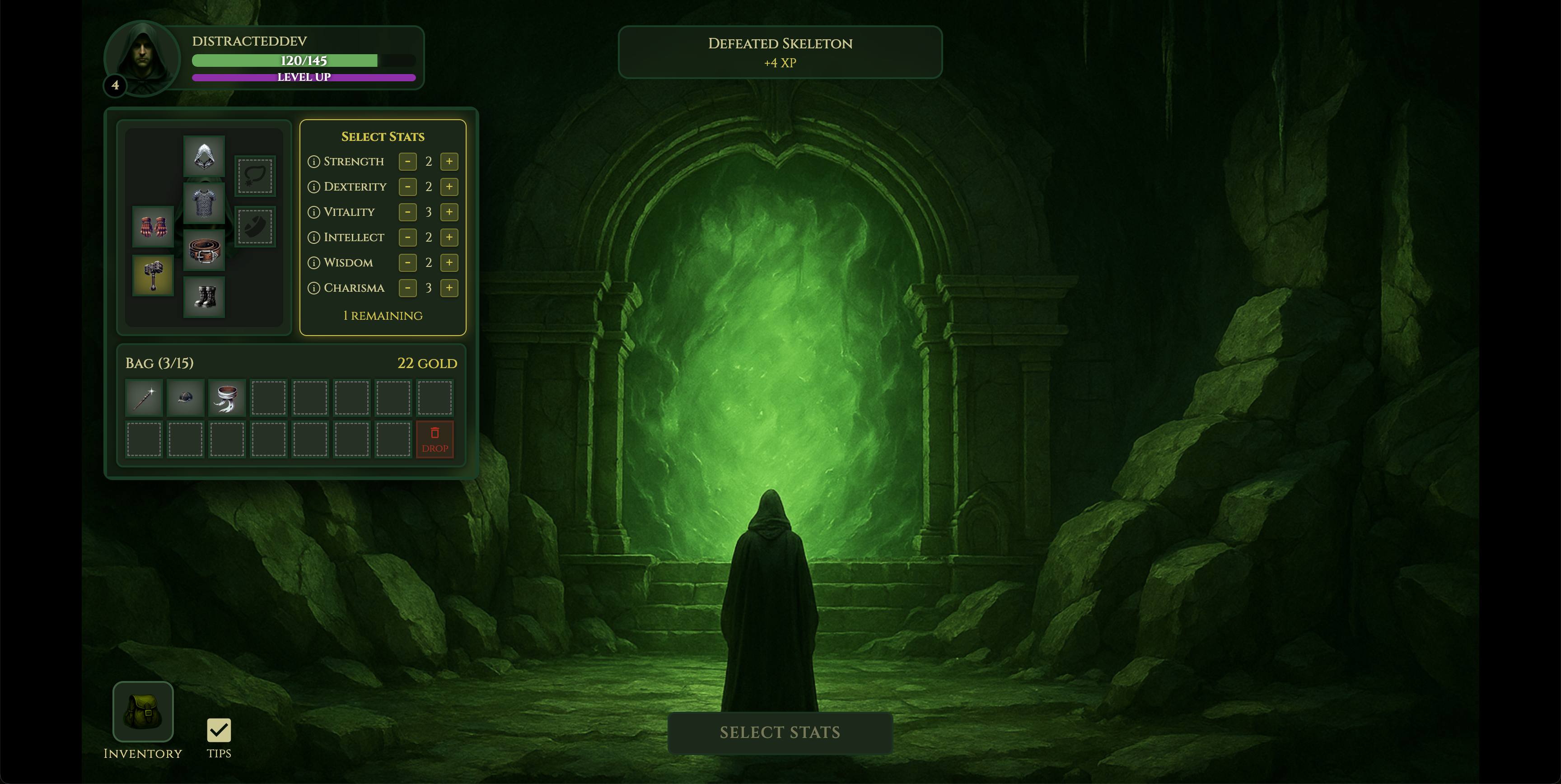
Task: Toggle the Tips checkbox
Action: click(x=219, y=730)
